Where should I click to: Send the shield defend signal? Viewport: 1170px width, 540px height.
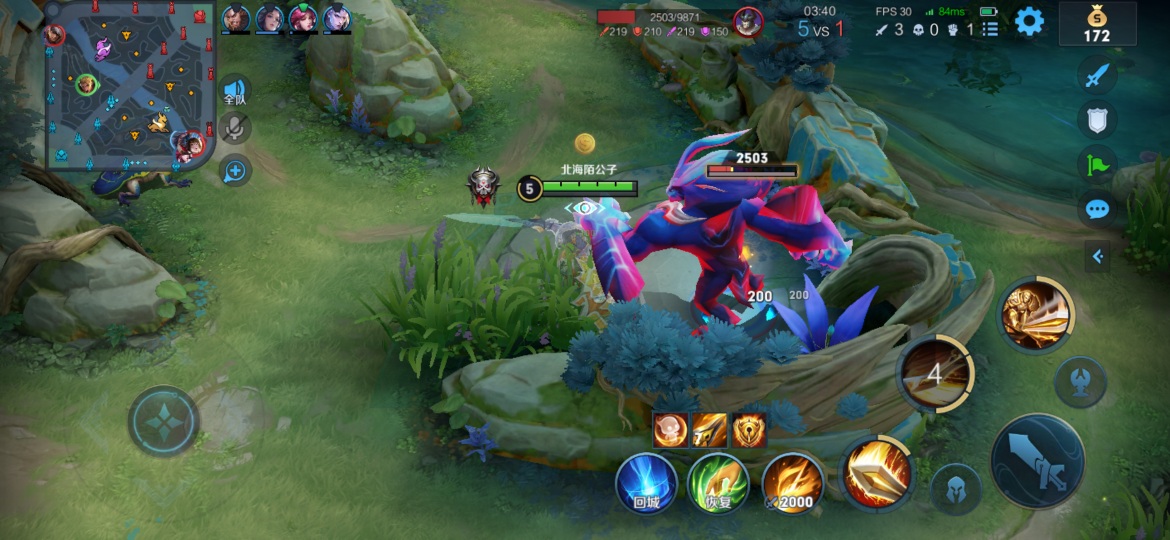tap(1098, 120)
